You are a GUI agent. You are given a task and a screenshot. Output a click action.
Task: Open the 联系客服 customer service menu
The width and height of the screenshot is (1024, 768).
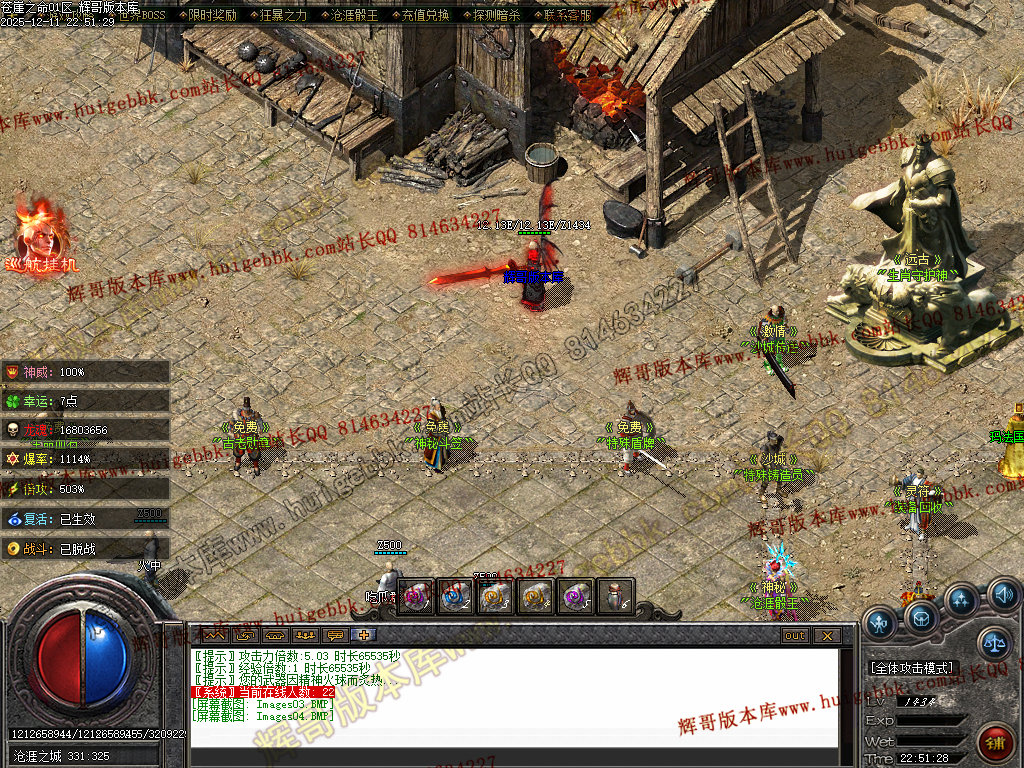568,15
